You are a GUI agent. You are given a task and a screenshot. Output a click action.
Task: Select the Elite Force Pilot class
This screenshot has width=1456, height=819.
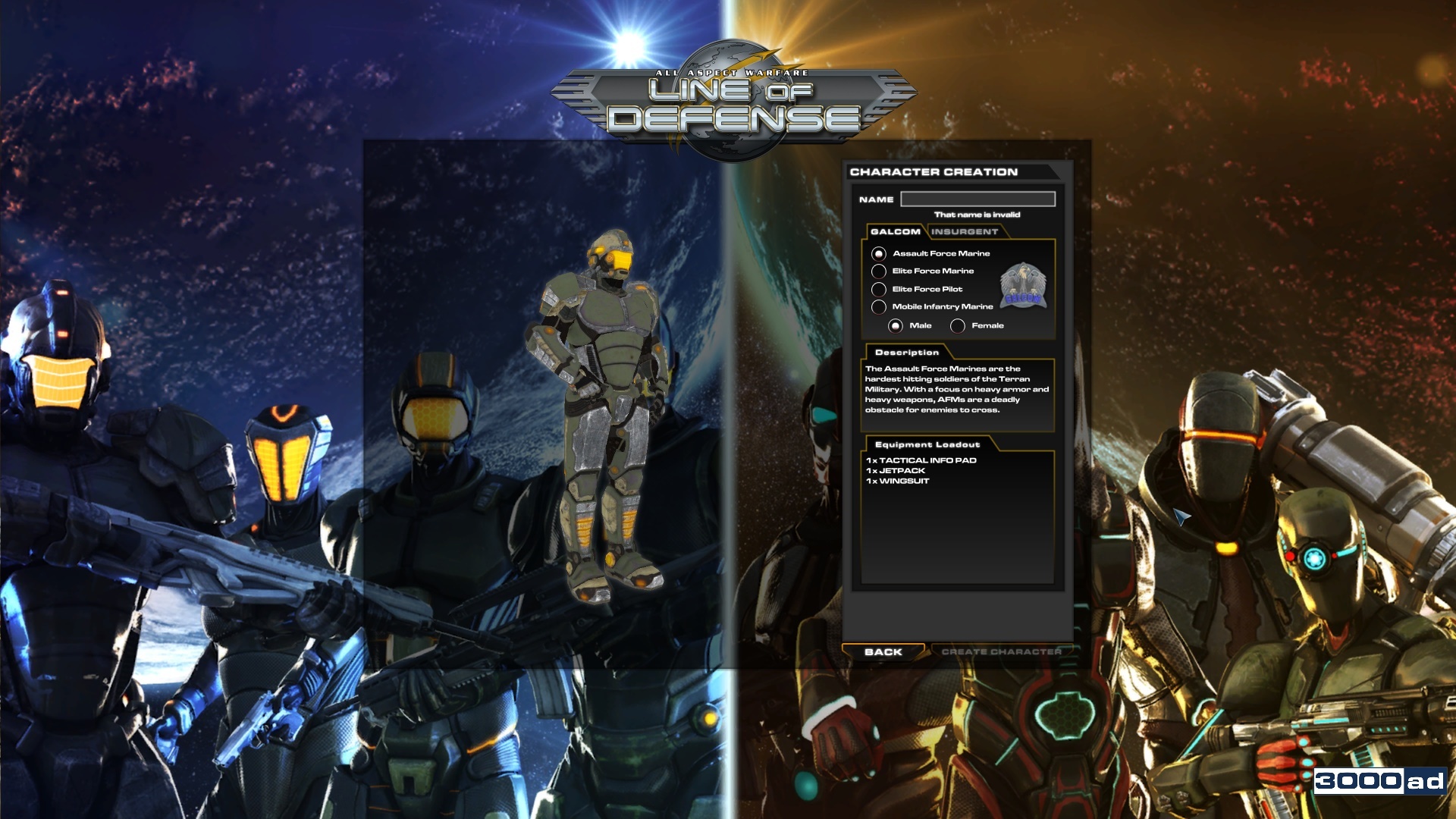point(879,289)
